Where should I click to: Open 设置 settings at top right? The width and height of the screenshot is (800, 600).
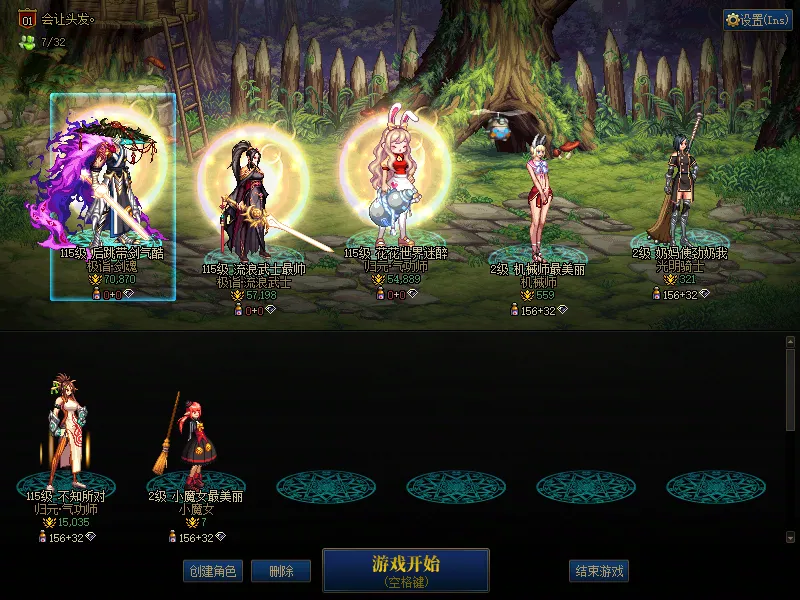757,20
